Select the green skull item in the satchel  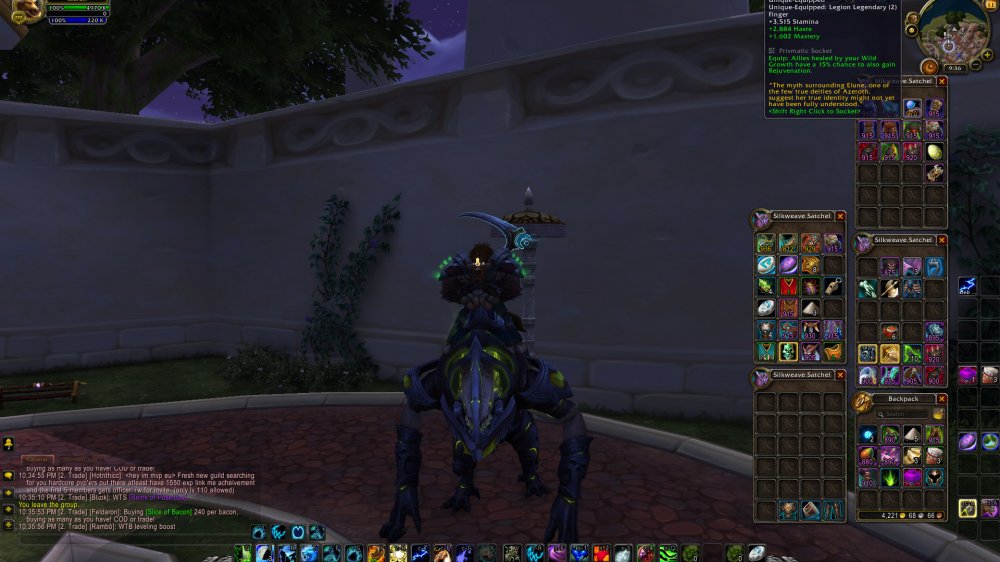789,351
